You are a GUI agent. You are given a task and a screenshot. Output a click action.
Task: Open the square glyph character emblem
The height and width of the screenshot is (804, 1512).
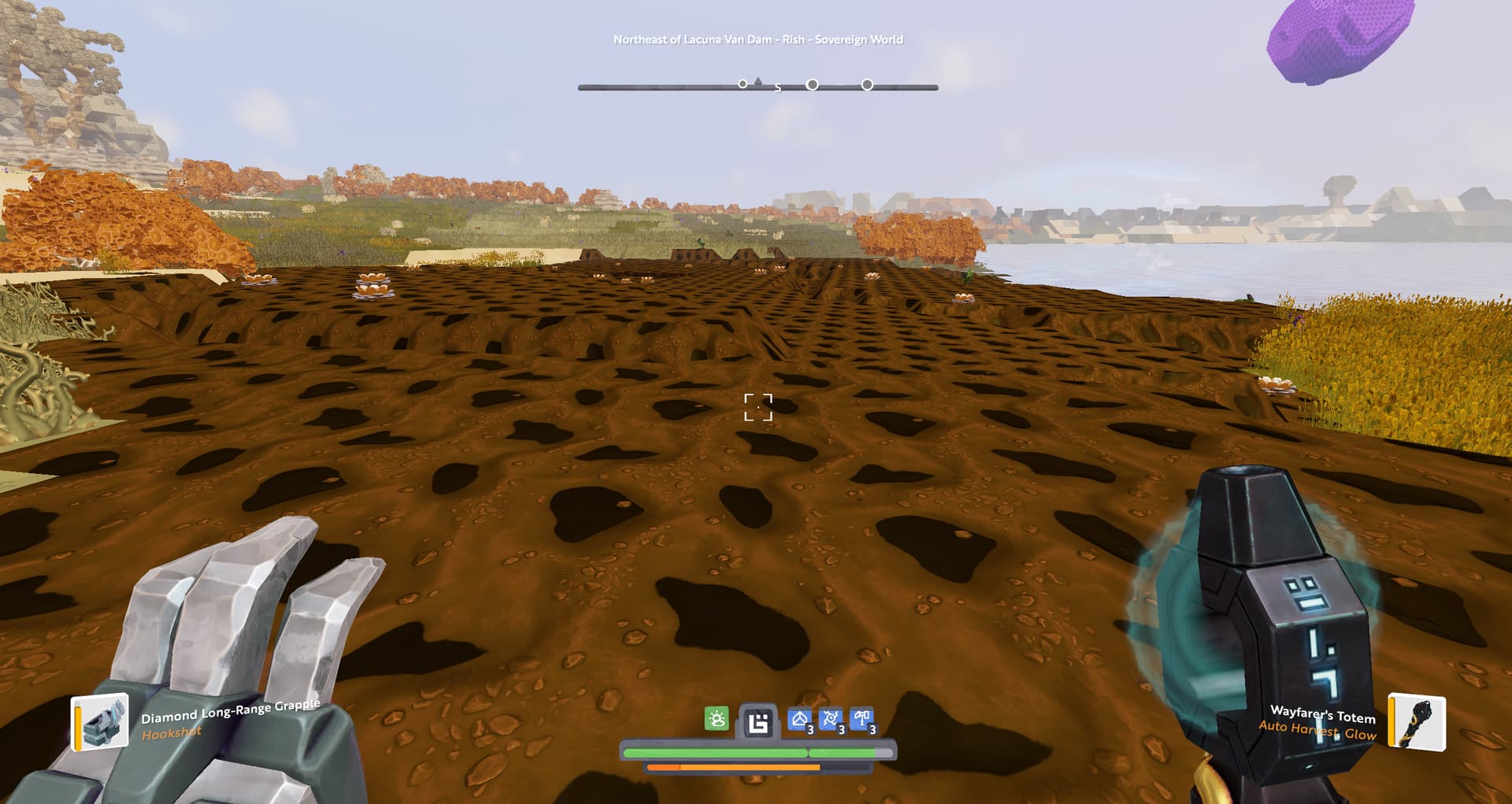click(758, 721)
